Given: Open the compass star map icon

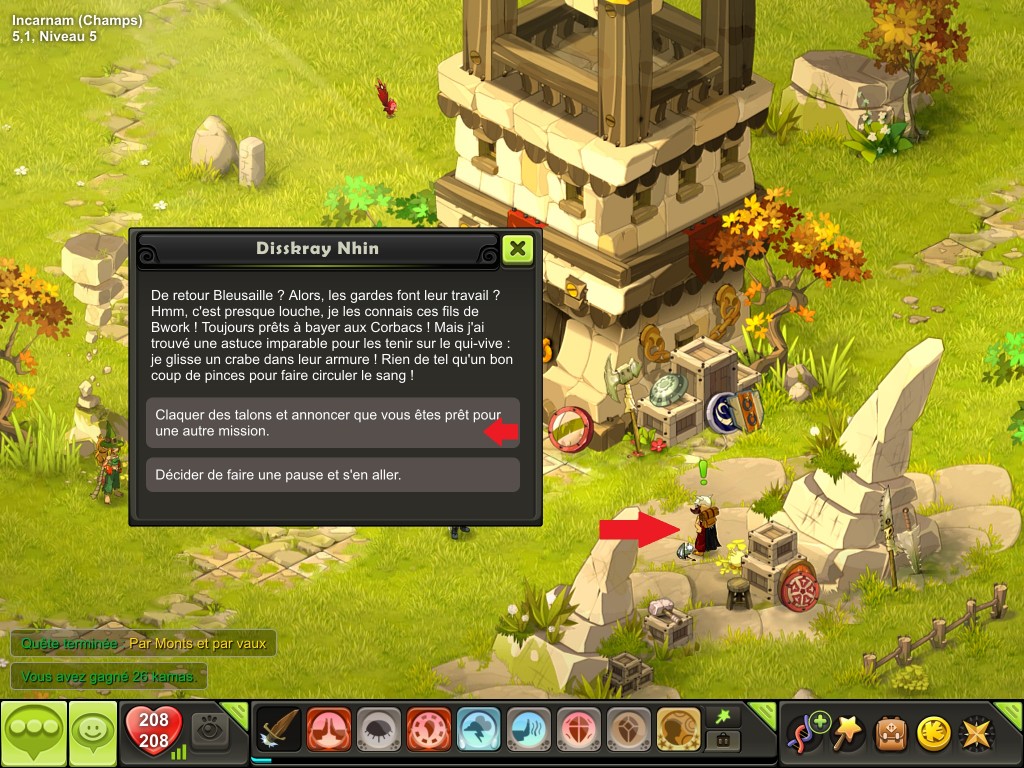Looking at the screenshot, I should [975, 733].
